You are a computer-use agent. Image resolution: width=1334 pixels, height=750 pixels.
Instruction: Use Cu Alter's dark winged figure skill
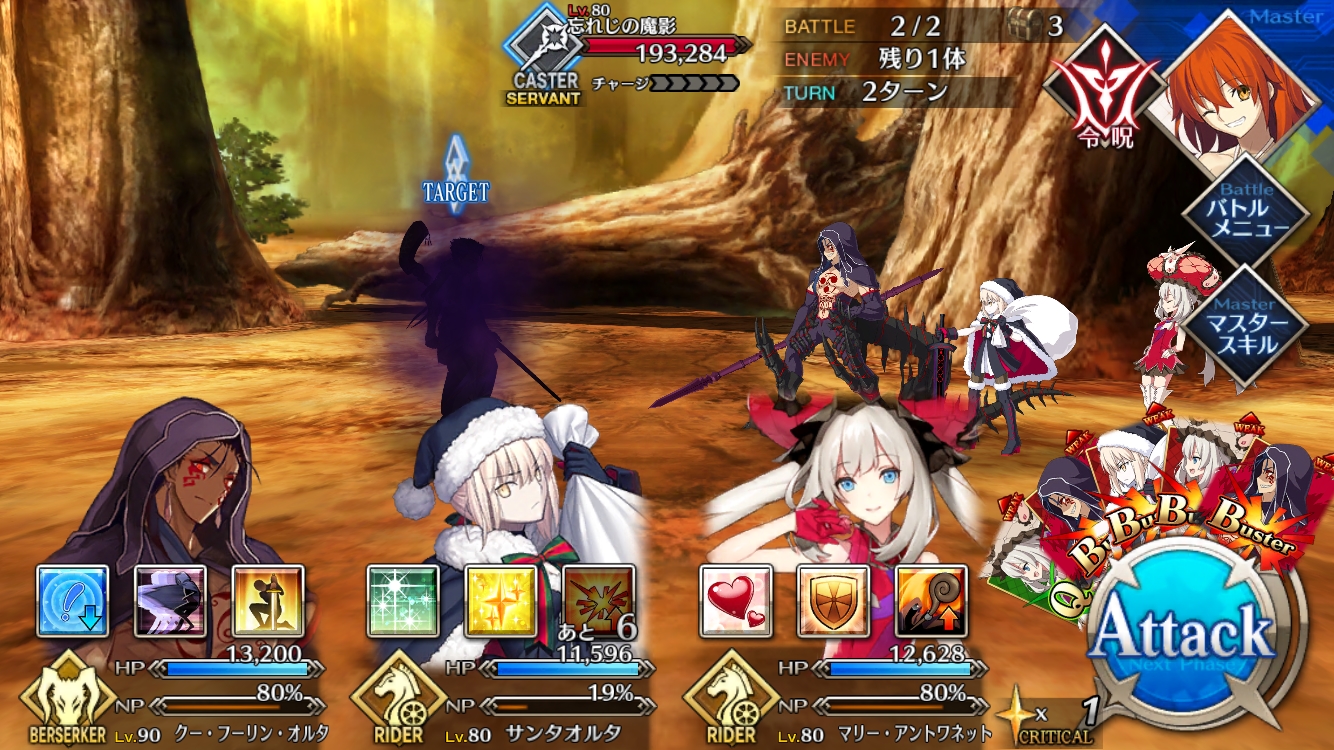(171, 601)
